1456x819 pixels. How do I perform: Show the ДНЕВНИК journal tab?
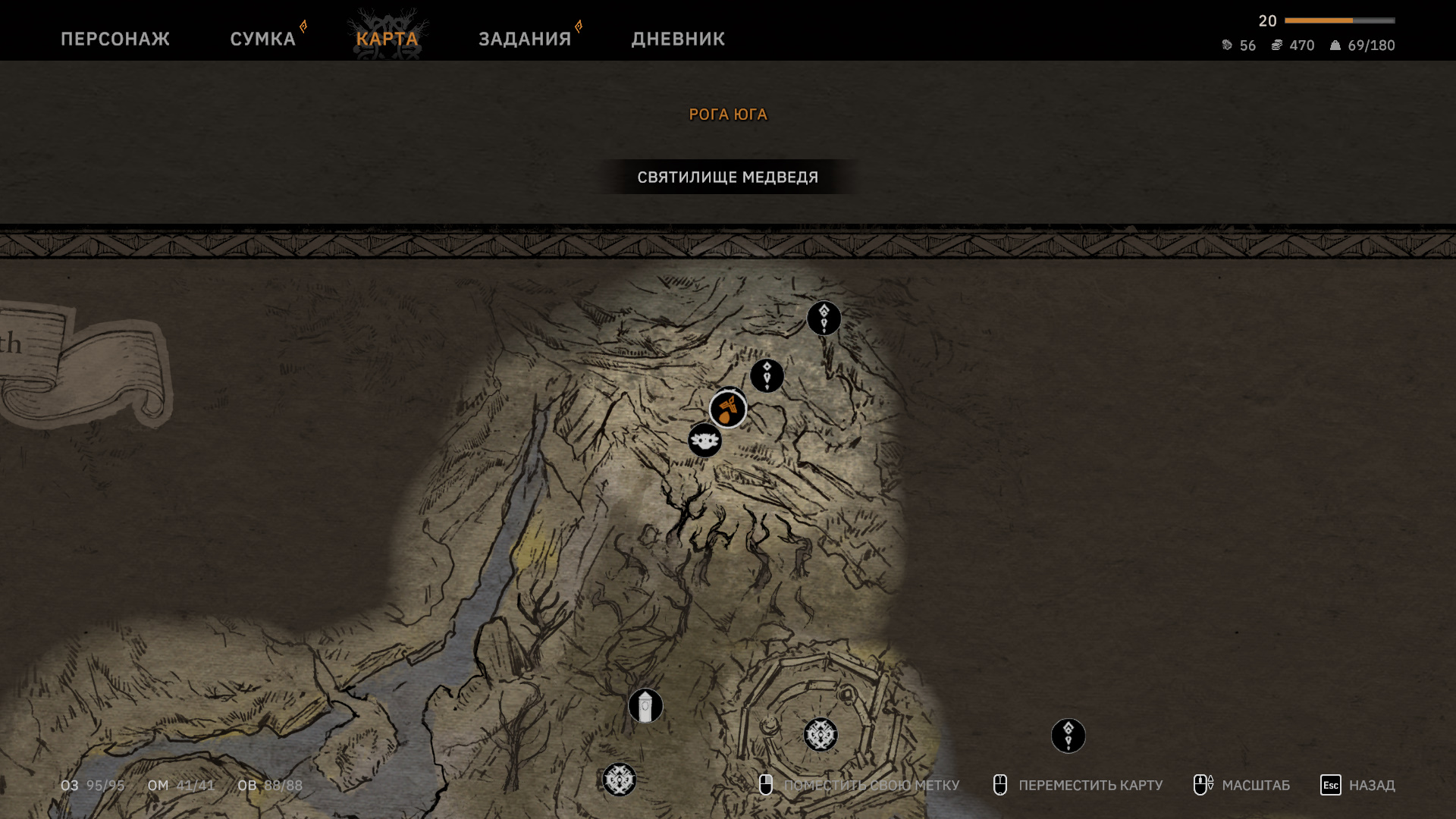(678, 39)
